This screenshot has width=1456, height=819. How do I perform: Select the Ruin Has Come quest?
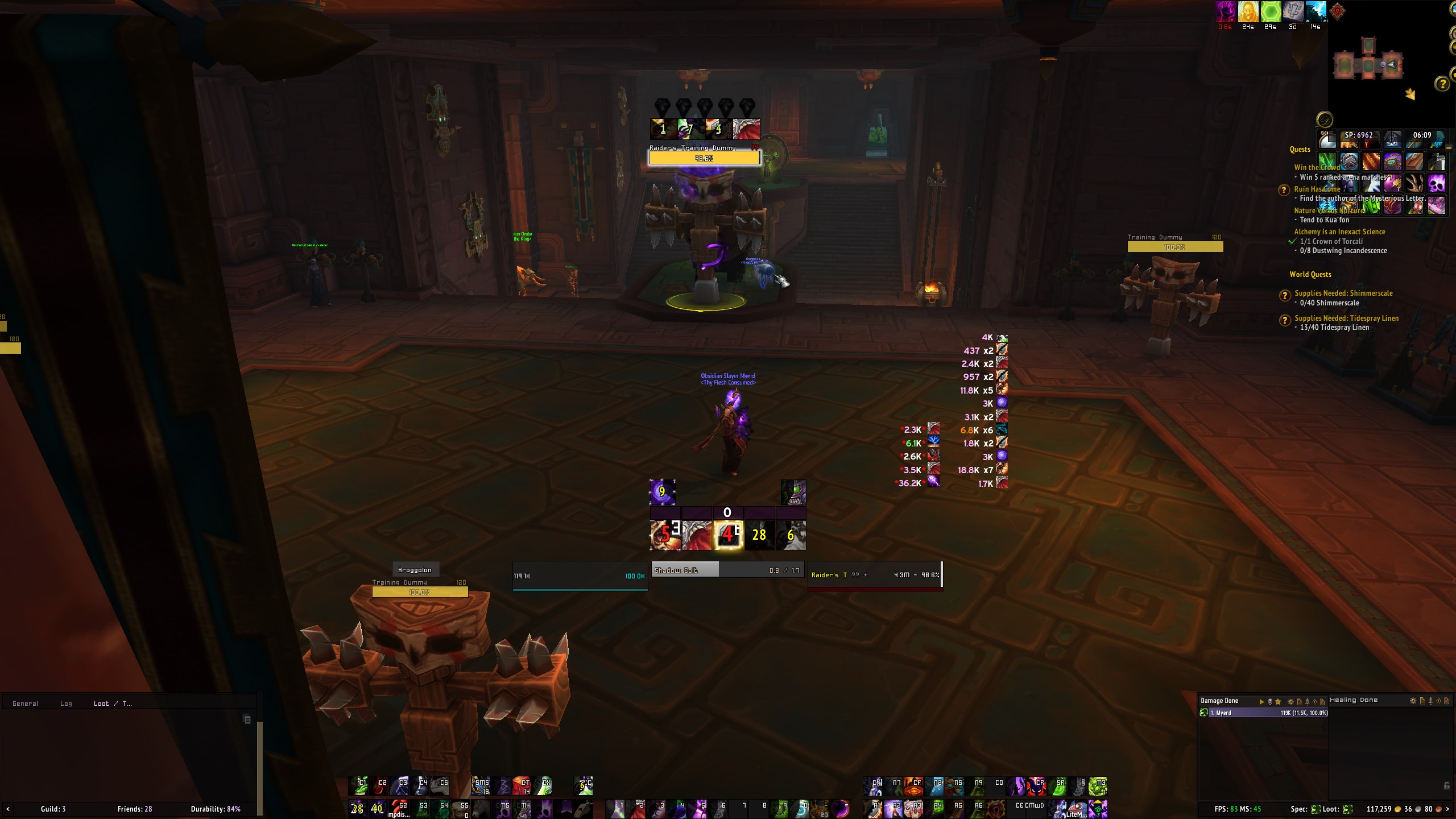[x=1317, y=189]
